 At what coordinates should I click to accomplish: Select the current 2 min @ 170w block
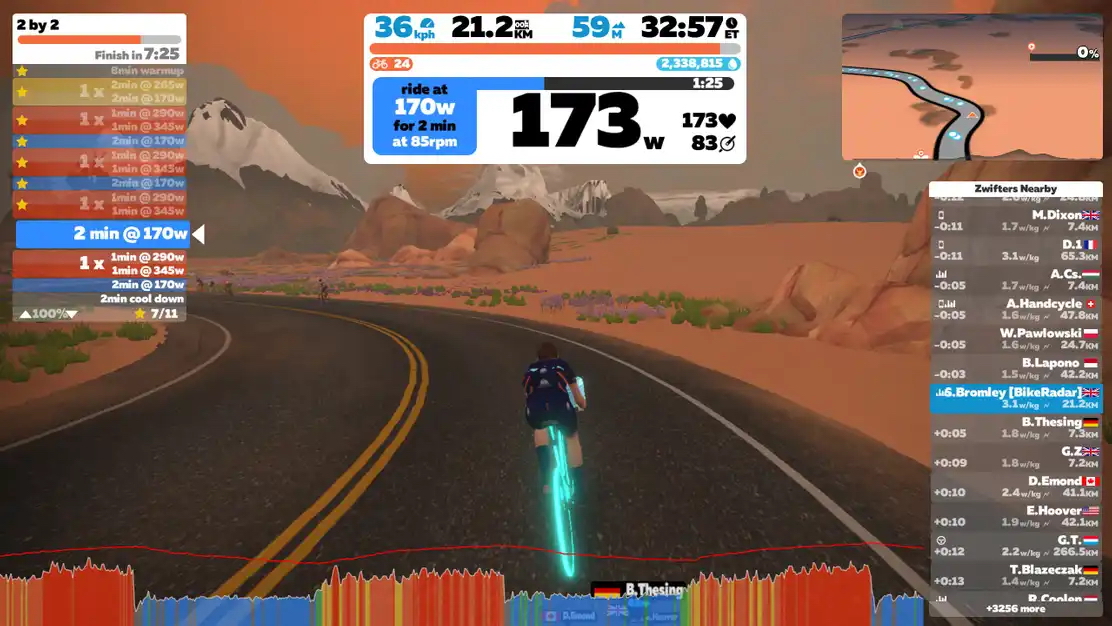102,234
